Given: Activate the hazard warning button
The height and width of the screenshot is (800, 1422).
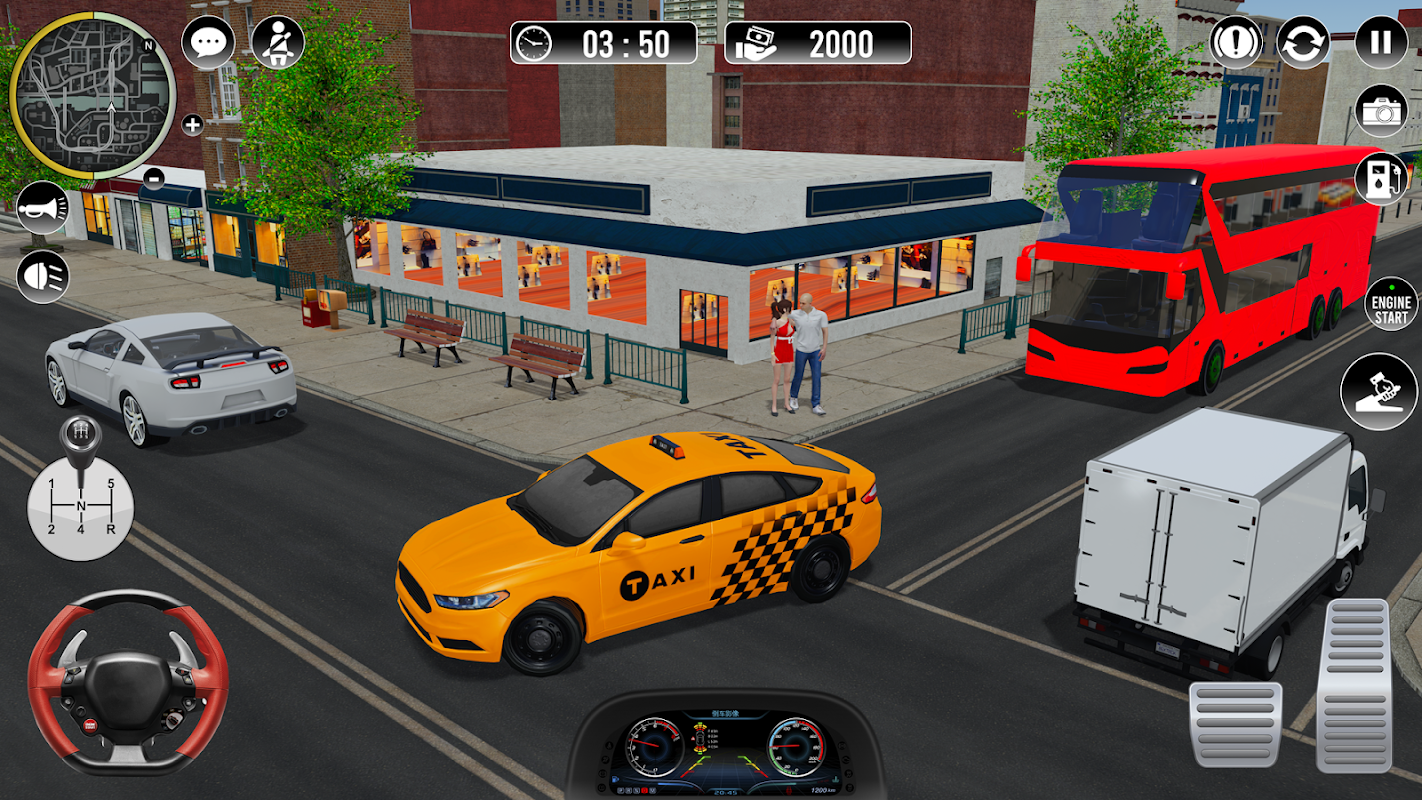Looking at the screenshot, I should [1237, 43].
